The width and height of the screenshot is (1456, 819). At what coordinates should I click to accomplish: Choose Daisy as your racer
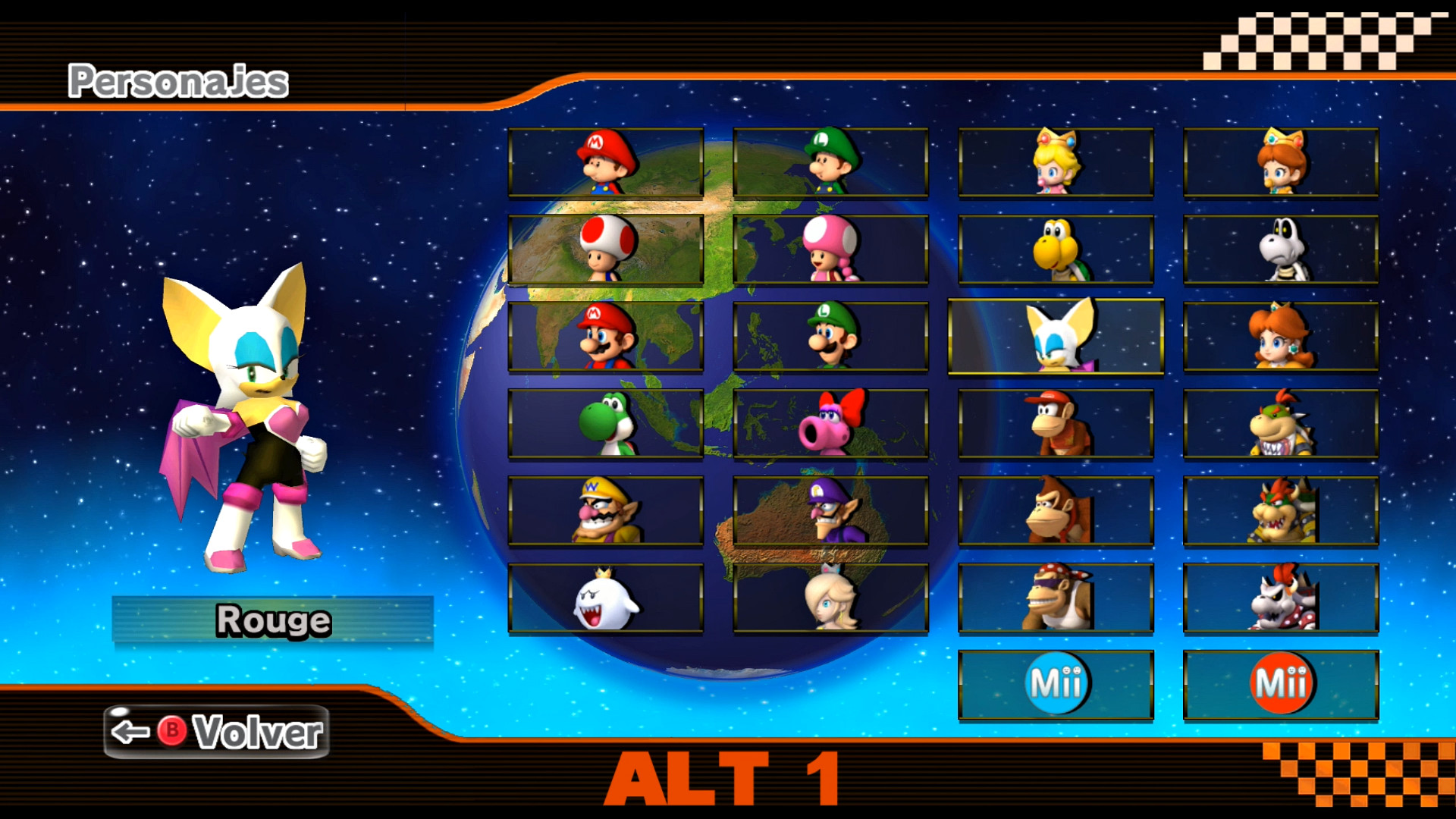1279,336
